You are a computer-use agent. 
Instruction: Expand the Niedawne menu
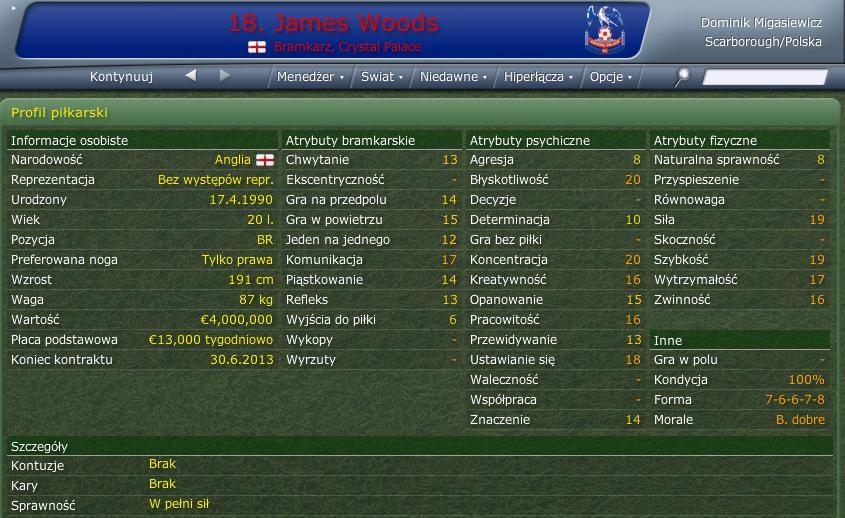(x=453, y=77)
